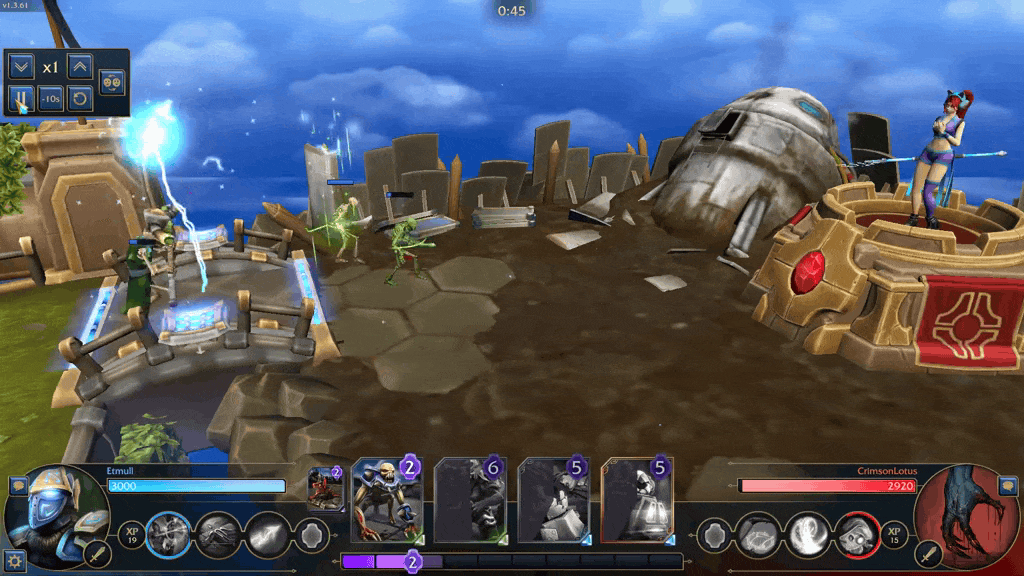1024x576 pixels.
Task: Click CrimsonLotus's red-ringed skull ability
Action: click(855, 535)
